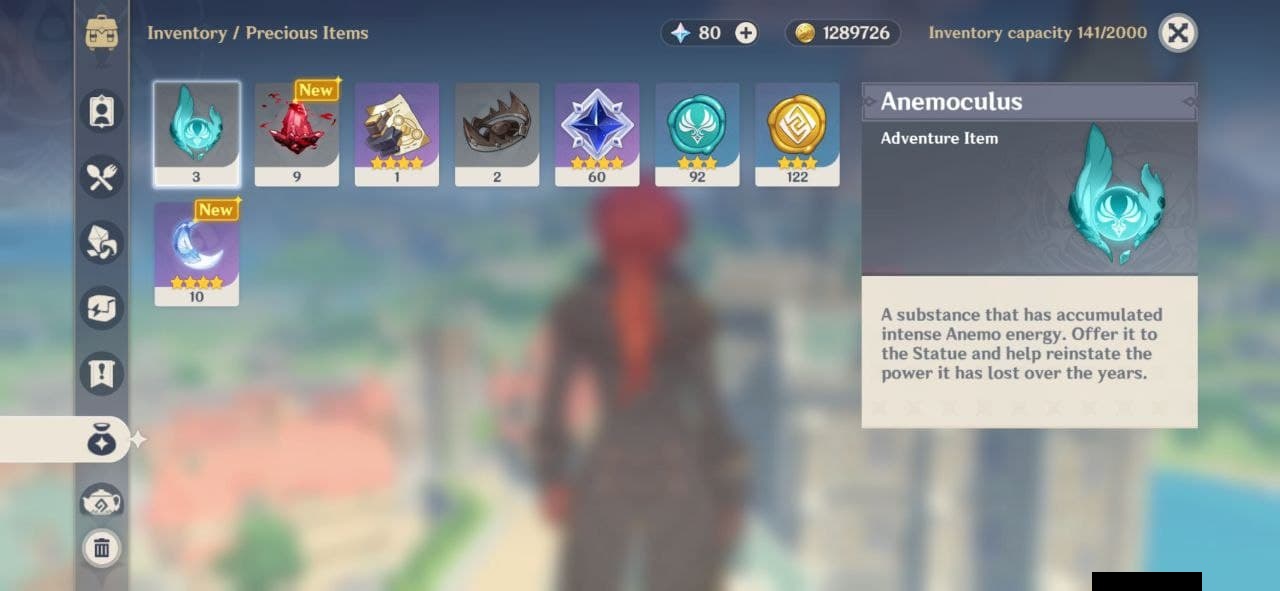Close the inventory with the X button
Screen dimensions: 1280x591
click(x=1178, y=33)
